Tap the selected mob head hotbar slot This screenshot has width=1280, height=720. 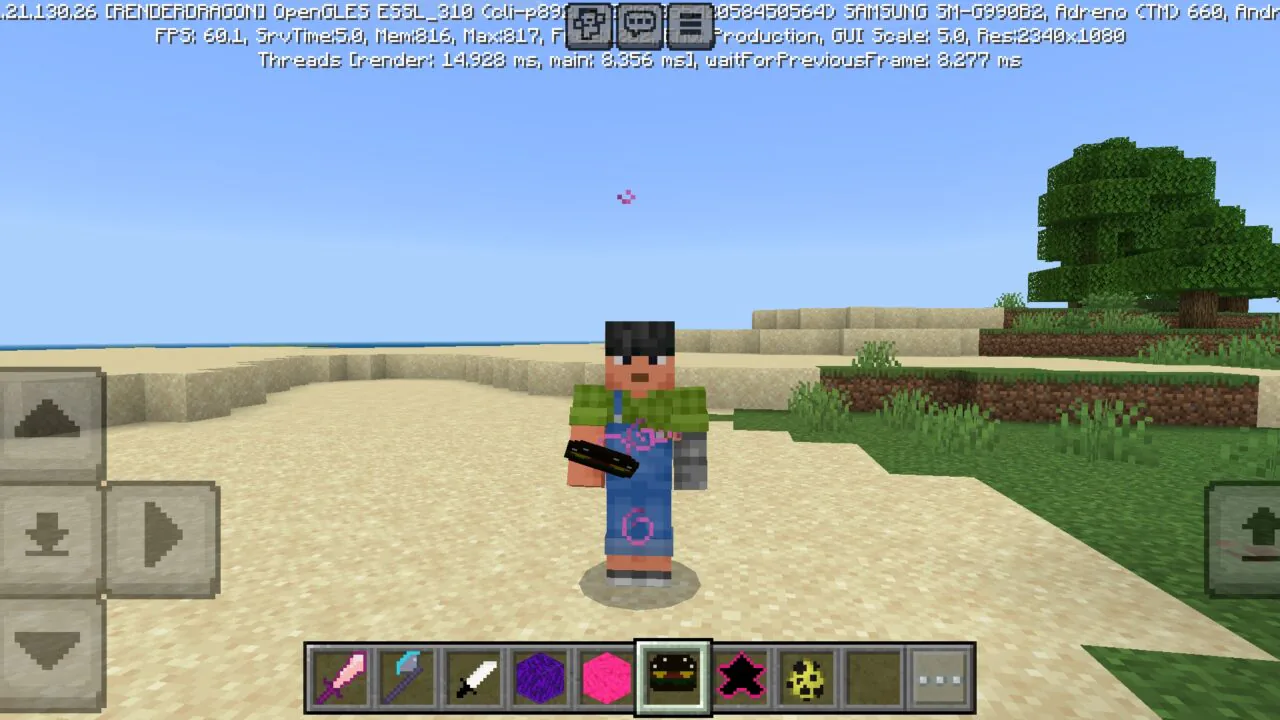pyautogui.click(x=673, y=678)
